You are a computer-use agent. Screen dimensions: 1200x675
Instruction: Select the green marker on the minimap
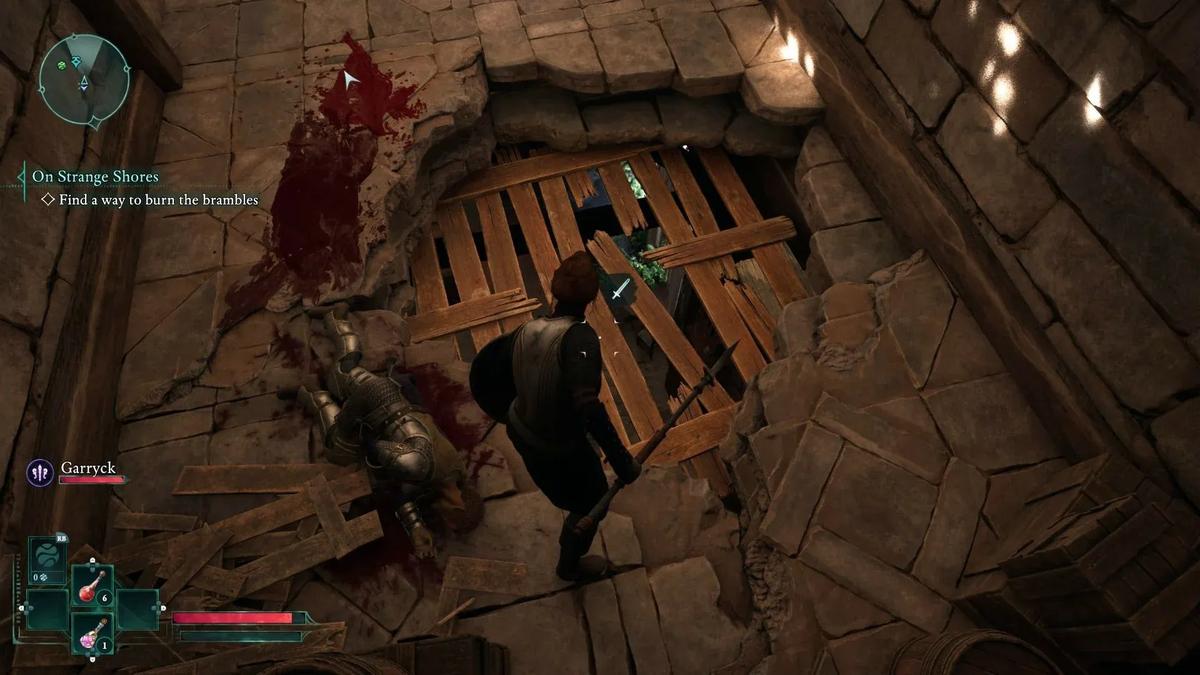(63, 65)
